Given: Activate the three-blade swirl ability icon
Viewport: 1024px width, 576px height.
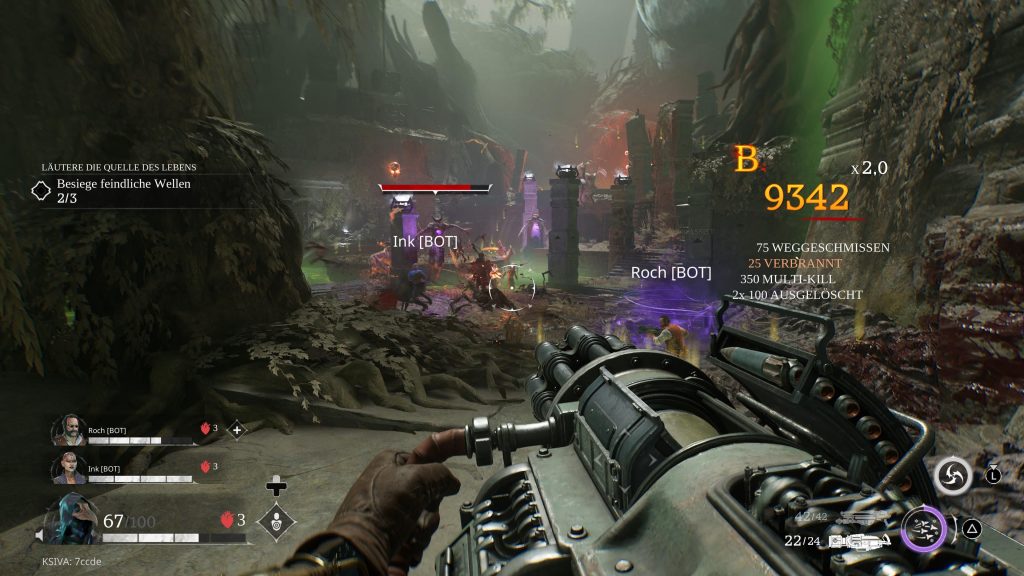Looking at the screenshot, I should click(x=953, y=476).
